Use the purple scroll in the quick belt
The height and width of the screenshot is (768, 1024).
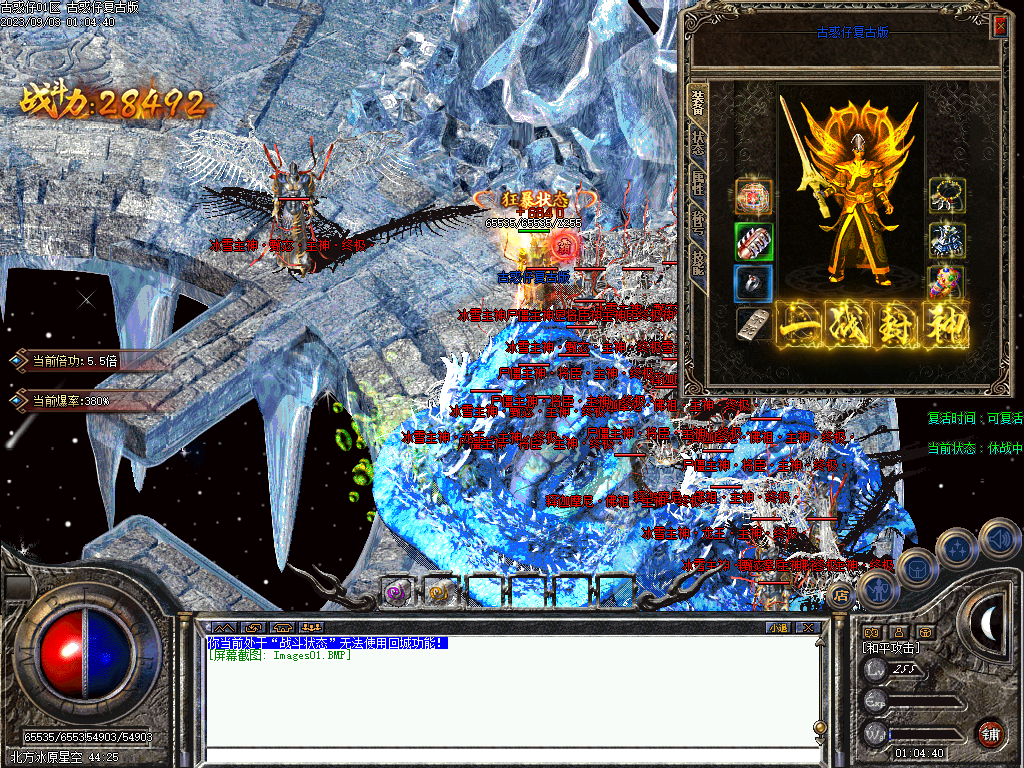[398, 591]
